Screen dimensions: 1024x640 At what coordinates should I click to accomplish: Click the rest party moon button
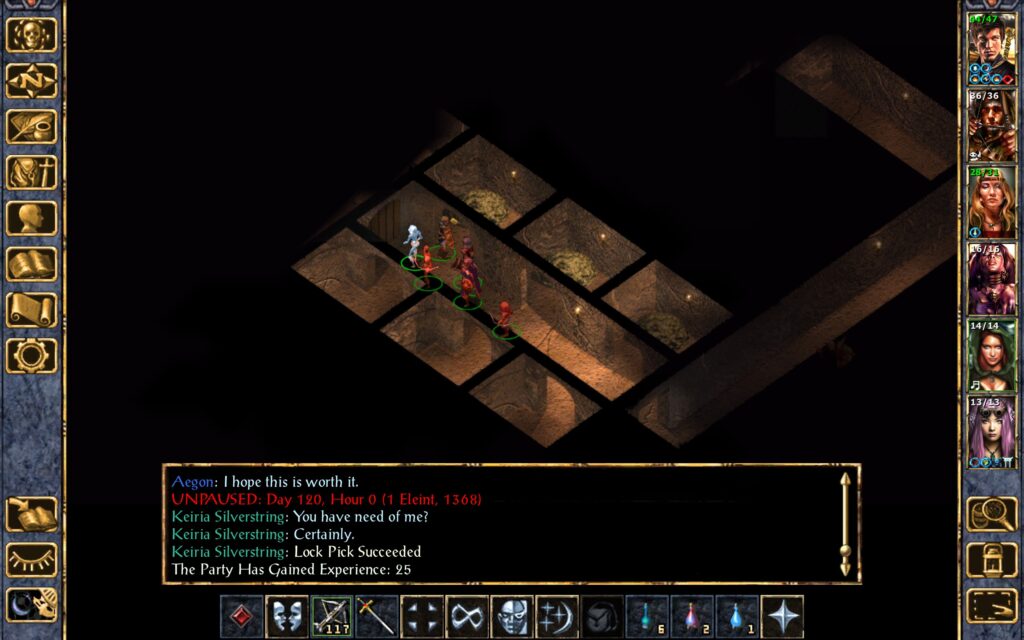point(32,605)
